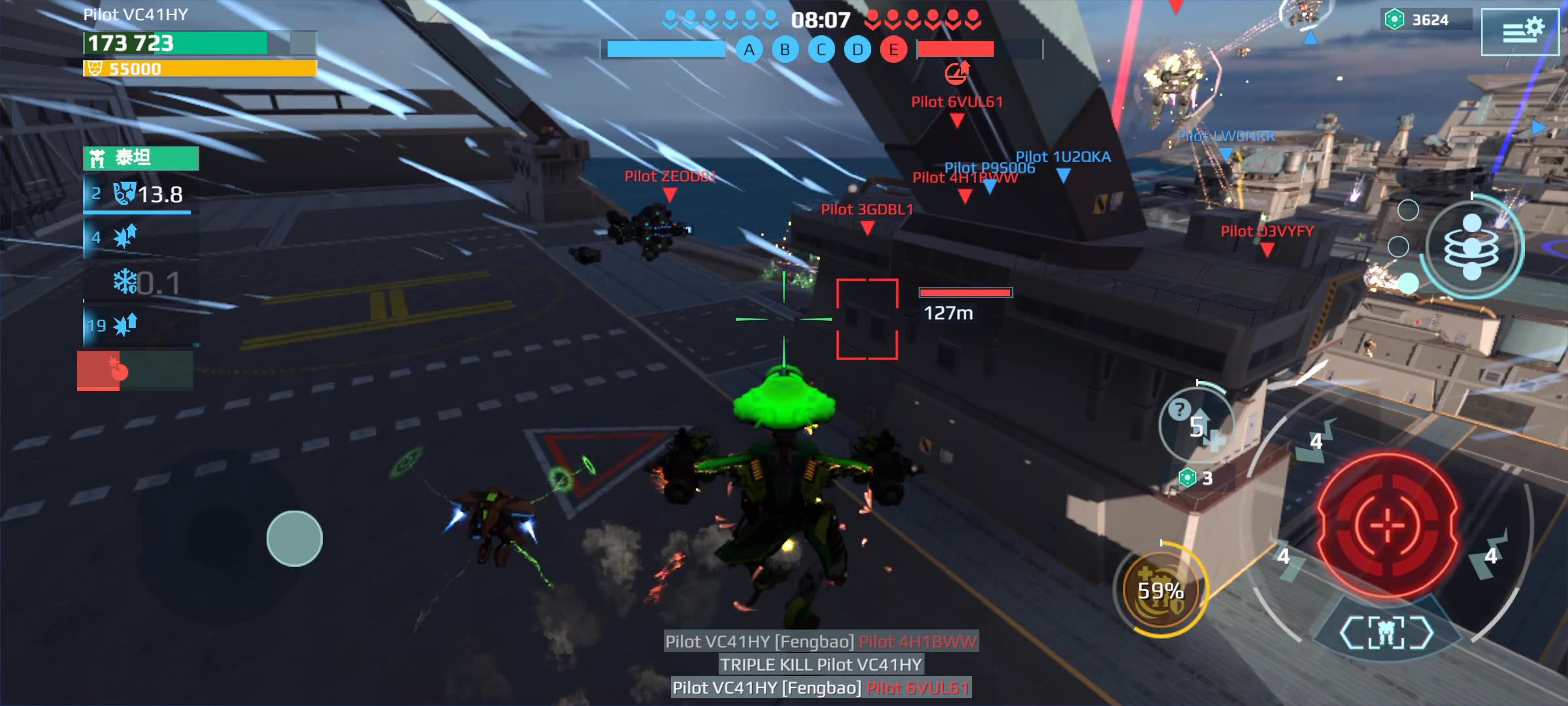Trigger the swirling figure ability button

click(x=1472, y=247)
